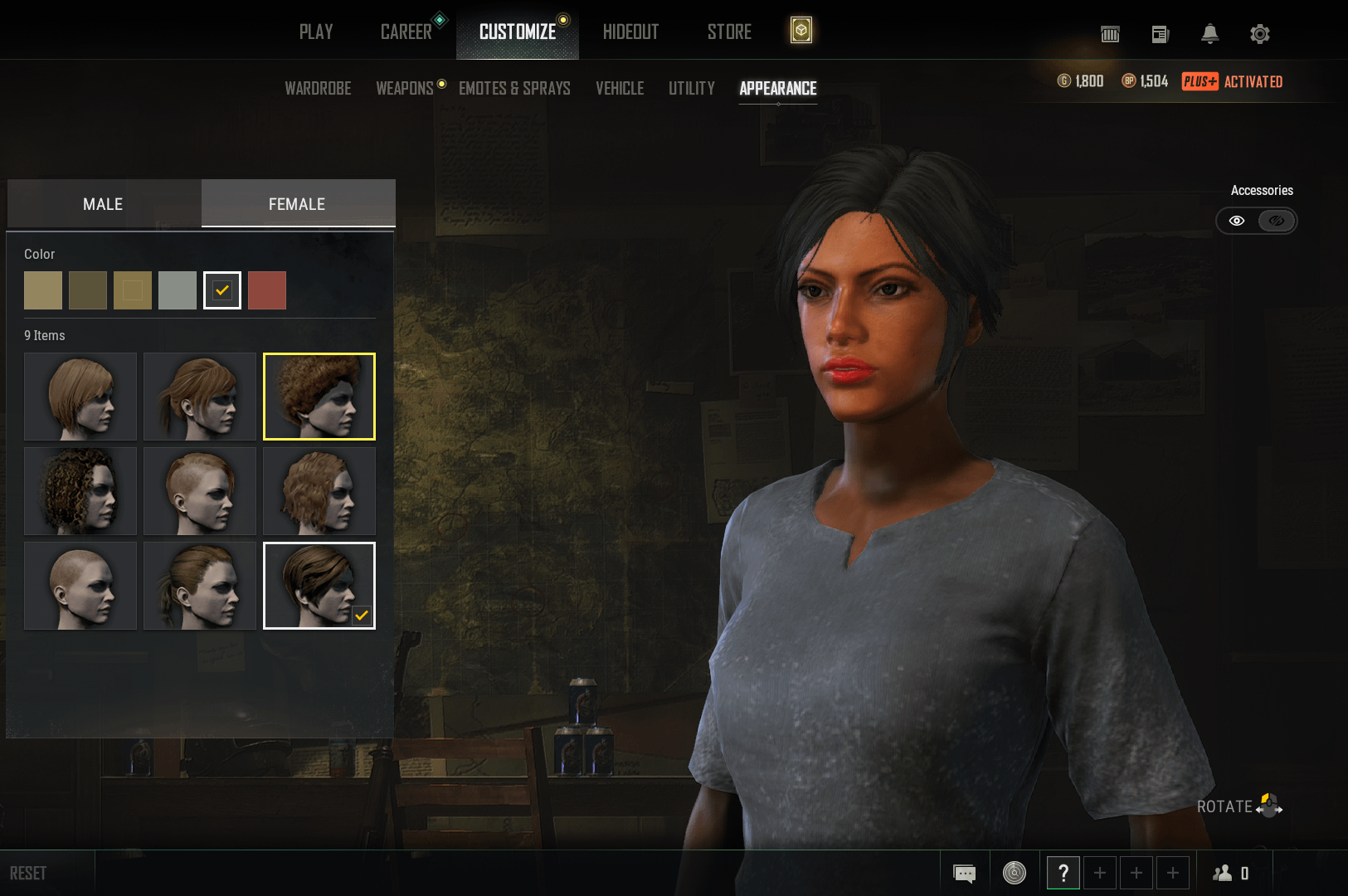
Task: Open the Play menu
Action: [316, 32]
